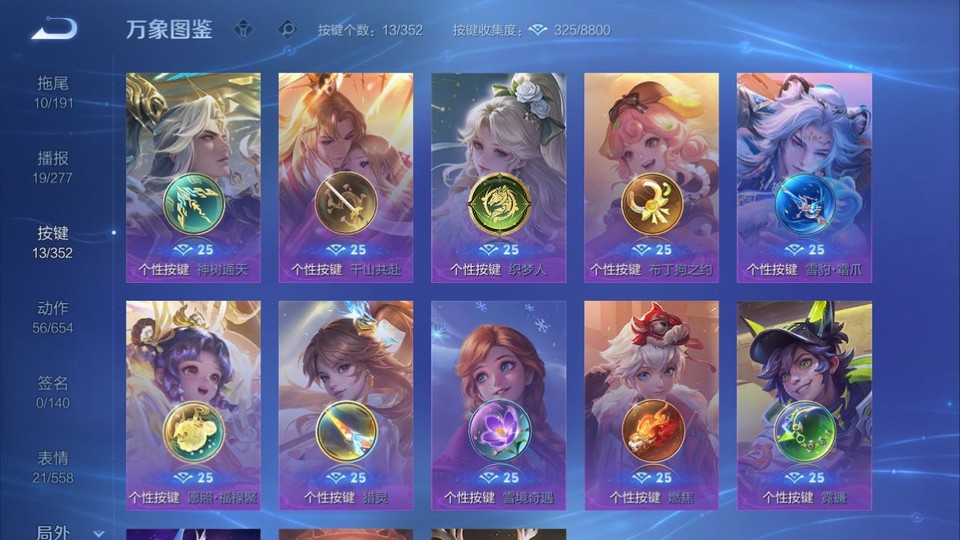This screenshot has height=540, width=960.
Task: View the 霓镰 key skin card
Action: 804,405
